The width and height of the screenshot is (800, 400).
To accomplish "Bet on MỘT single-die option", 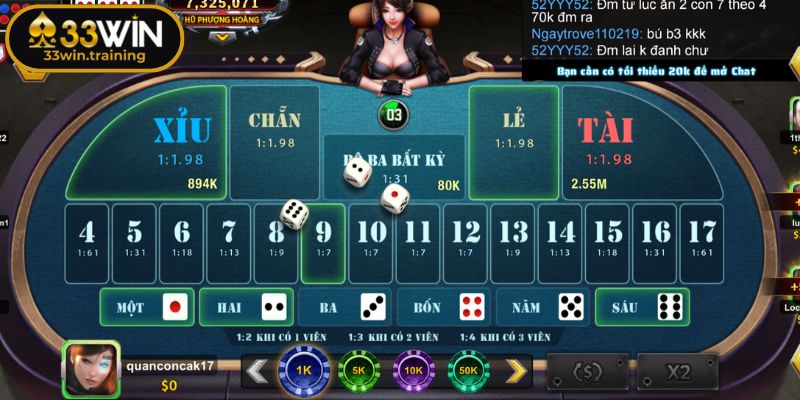I will 147,307.
